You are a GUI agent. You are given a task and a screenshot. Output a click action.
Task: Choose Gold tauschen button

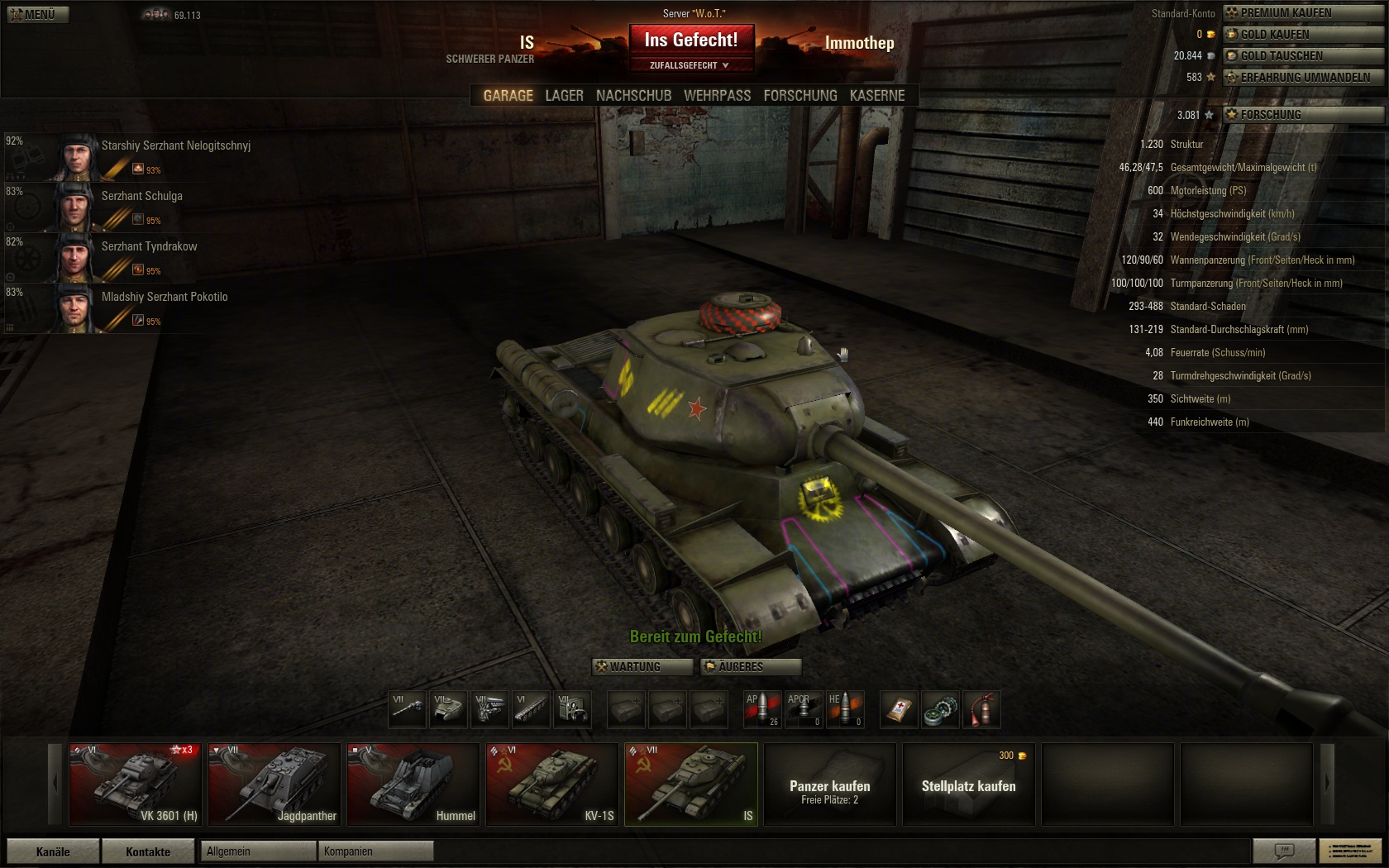click(x=1302, y=56)
